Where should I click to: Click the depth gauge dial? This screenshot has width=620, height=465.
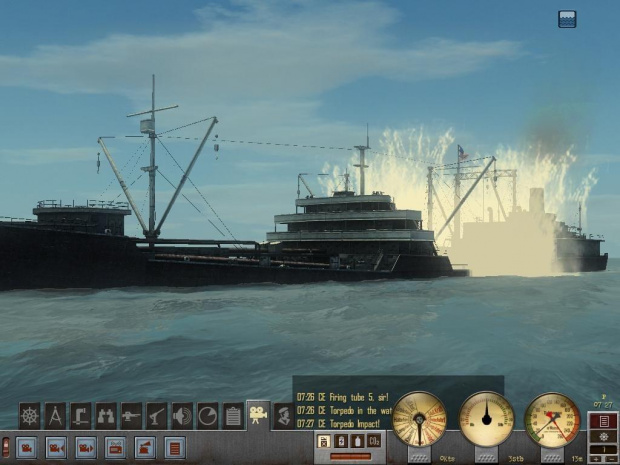pyautogui.click(x=552, y=418)
